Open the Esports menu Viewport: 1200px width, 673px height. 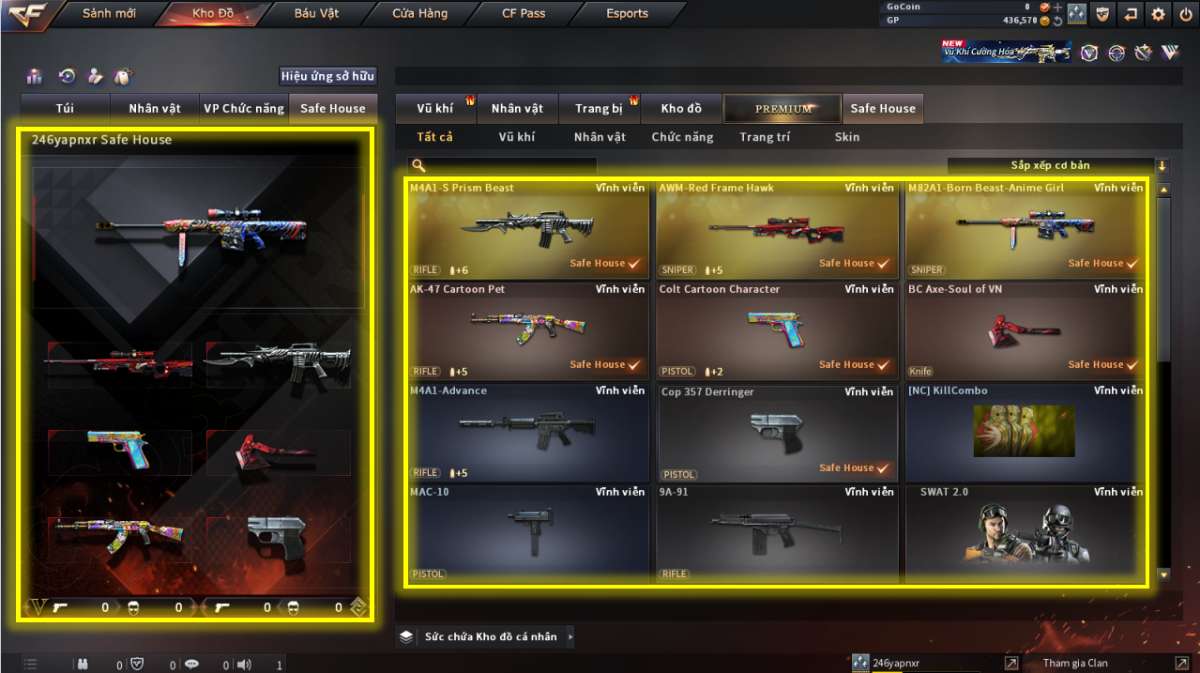627,14
